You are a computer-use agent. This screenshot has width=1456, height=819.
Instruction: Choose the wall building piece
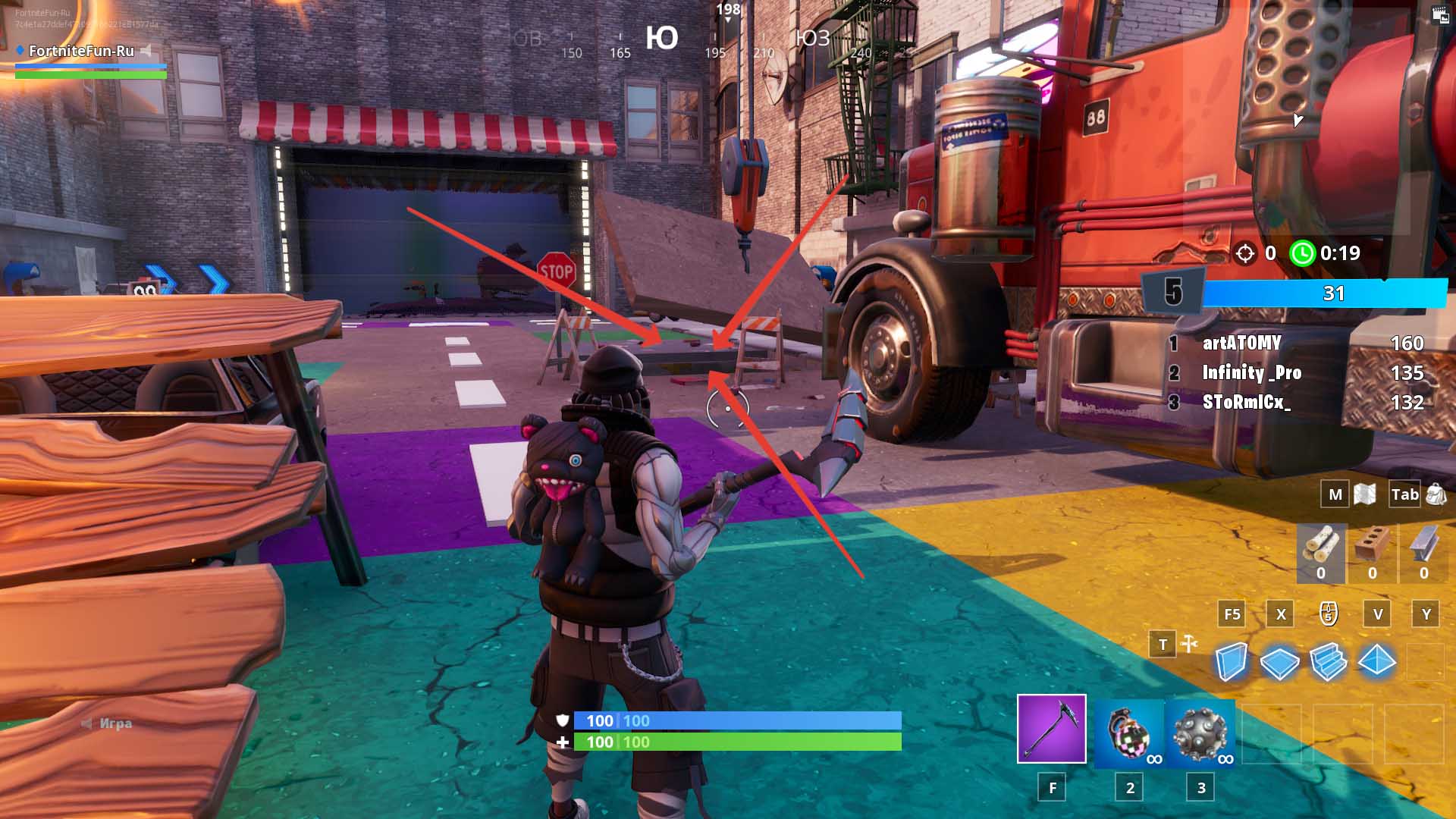point(1231,661)
